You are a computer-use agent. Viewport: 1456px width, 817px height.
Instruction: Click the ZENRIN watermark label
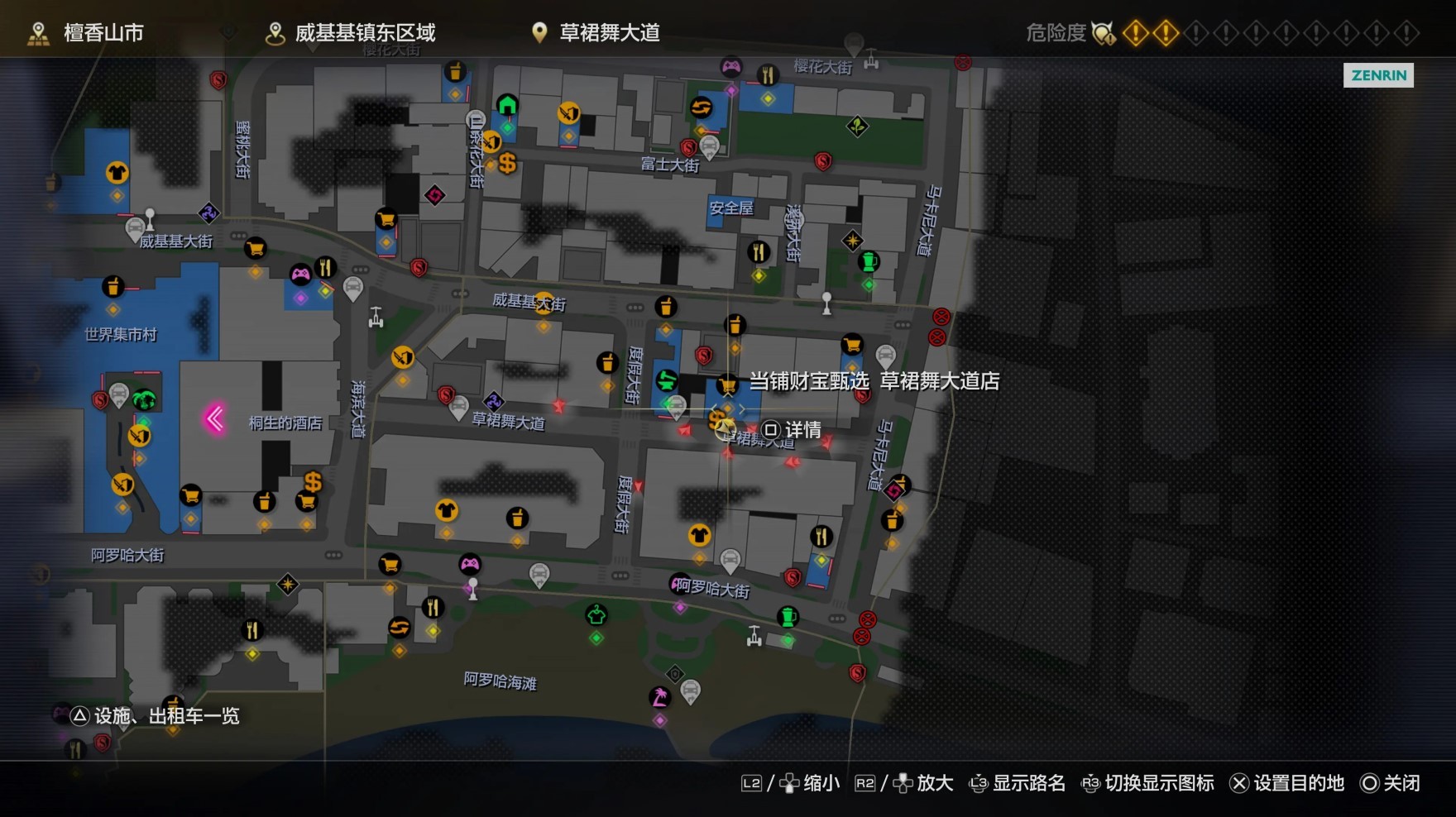point(1377,76)
